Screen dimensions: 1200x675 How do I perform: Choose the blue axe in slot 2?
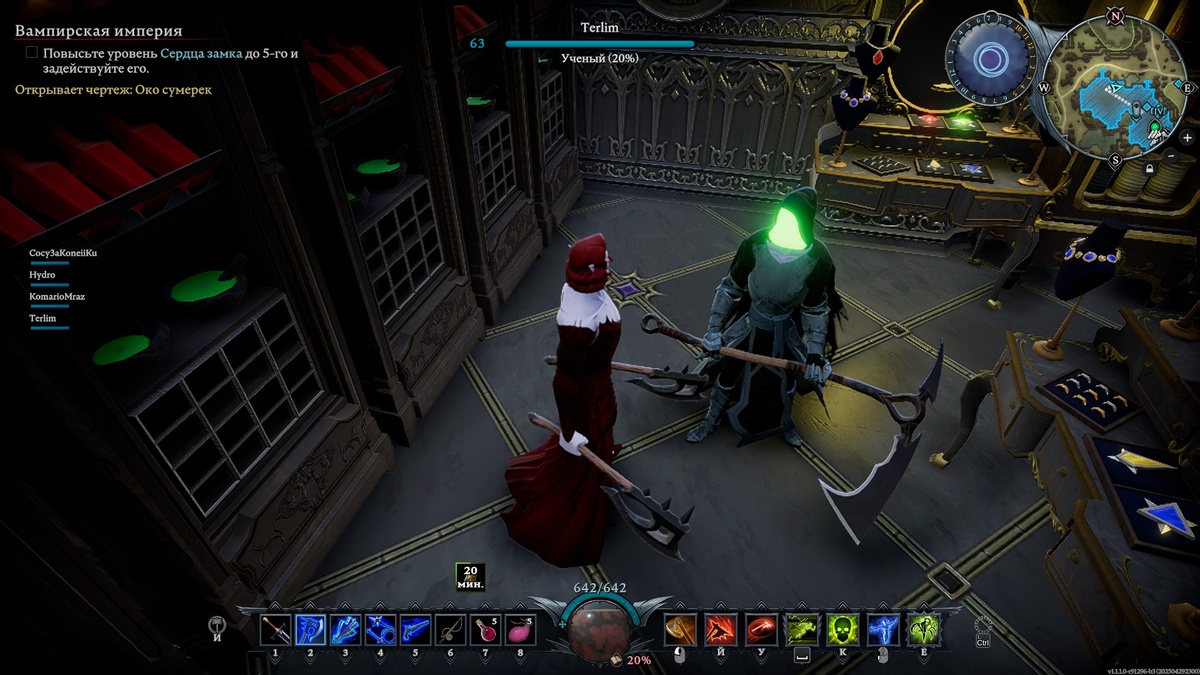pos(310,630)
